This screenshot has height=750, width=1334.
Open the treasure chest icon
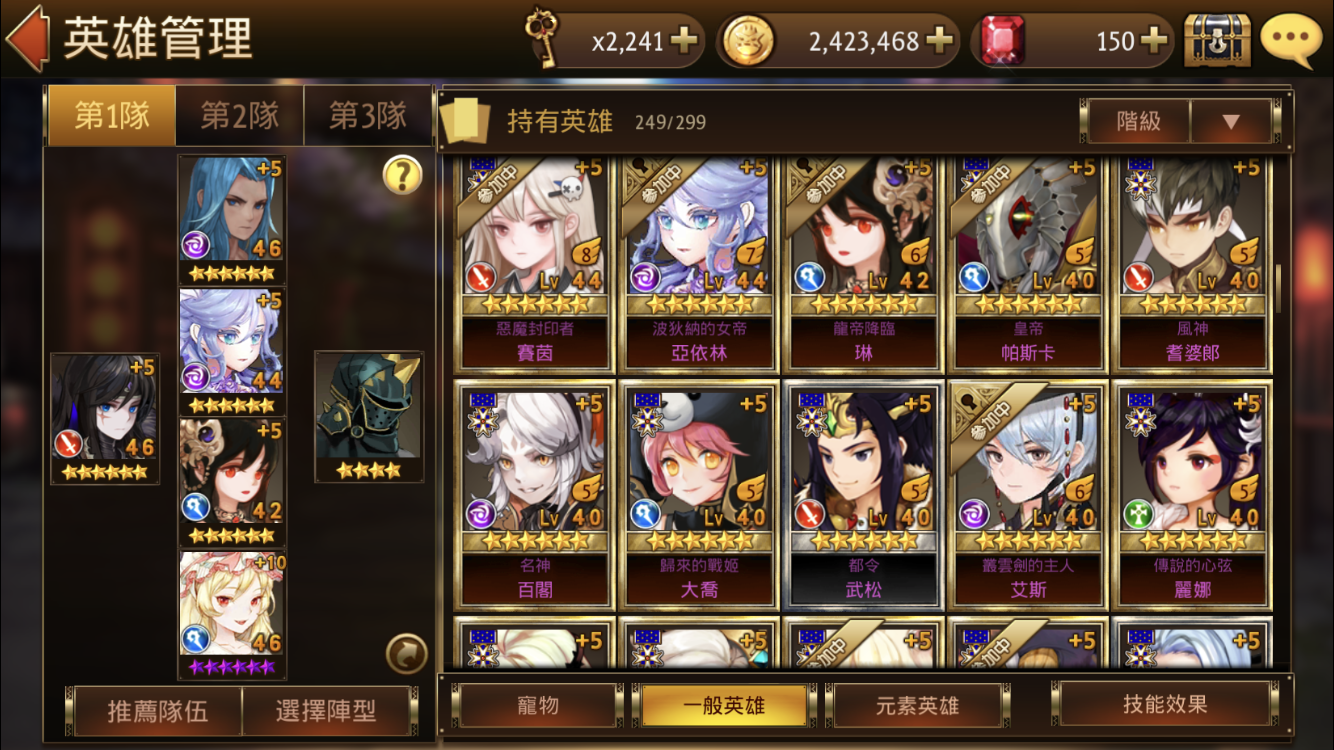coord(1217,41)
